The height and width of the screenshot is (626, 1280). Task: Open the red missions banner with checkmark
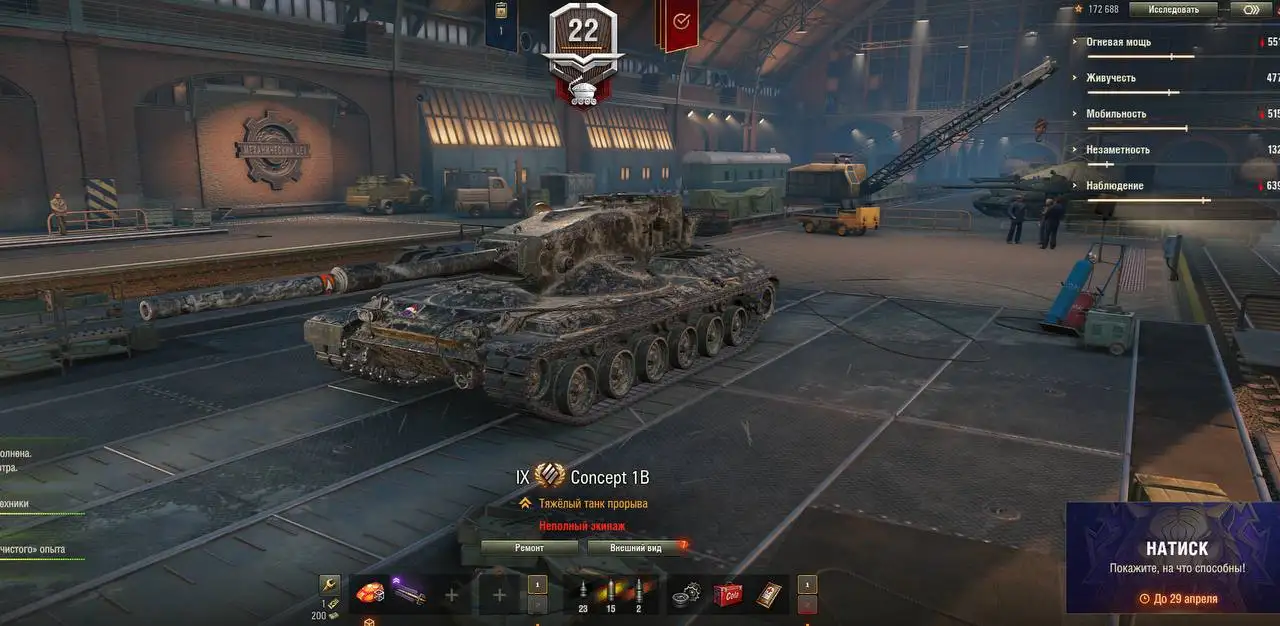click(x=678, y=24)
